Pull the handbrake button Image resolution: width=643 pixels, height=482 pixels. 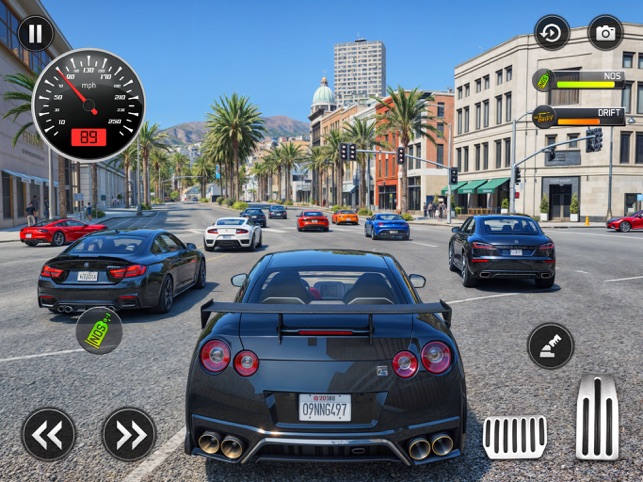[x=551, y=346]
